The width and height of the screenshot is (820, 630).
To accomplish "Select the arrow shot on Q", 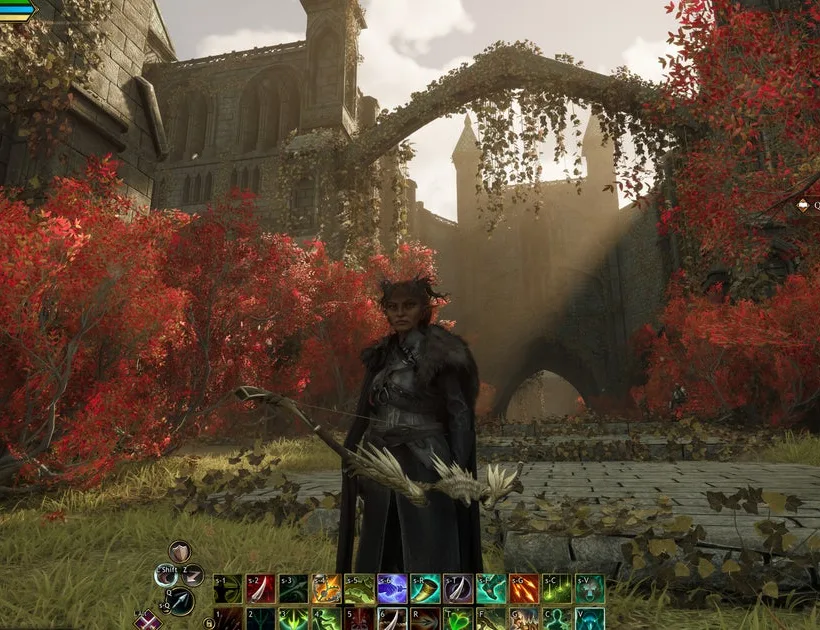I will [x=180, y=601].
